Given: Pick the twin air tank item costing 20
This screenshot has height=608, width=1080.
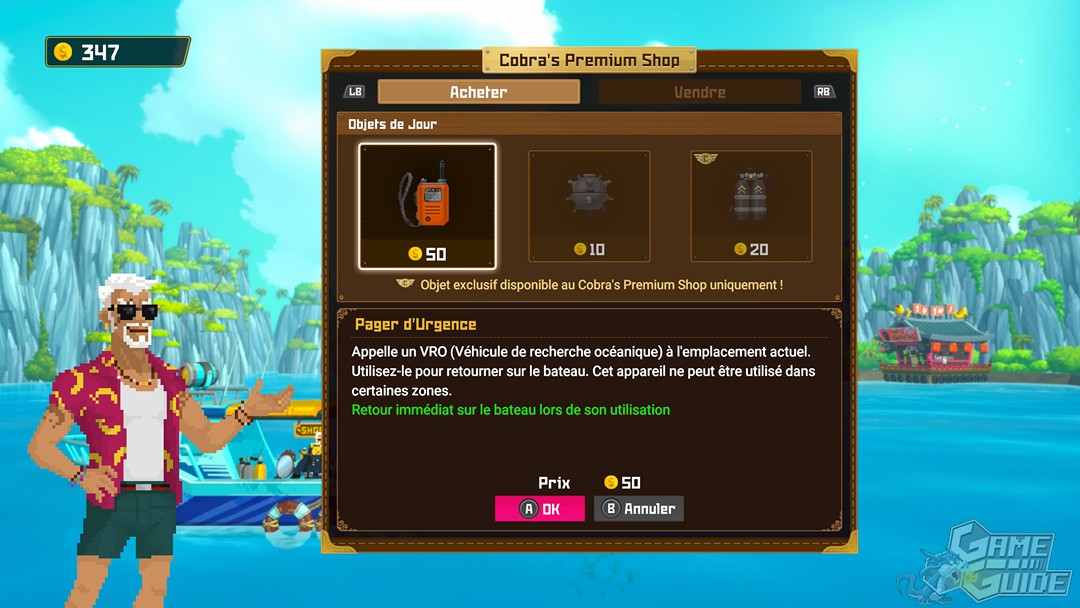Looking at the screenshot, I should coord(751,206).
